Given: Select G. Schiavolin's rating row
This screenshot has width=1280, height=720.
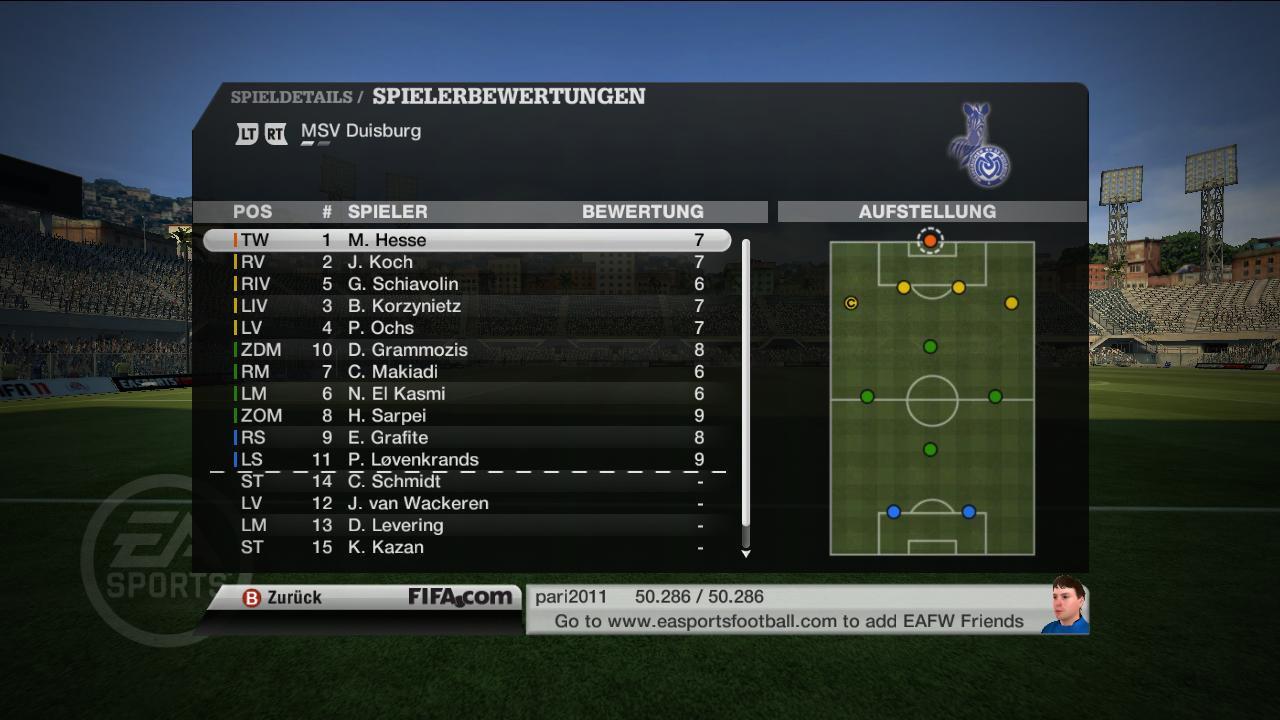Looking at the screenshot, I should 466,284.
